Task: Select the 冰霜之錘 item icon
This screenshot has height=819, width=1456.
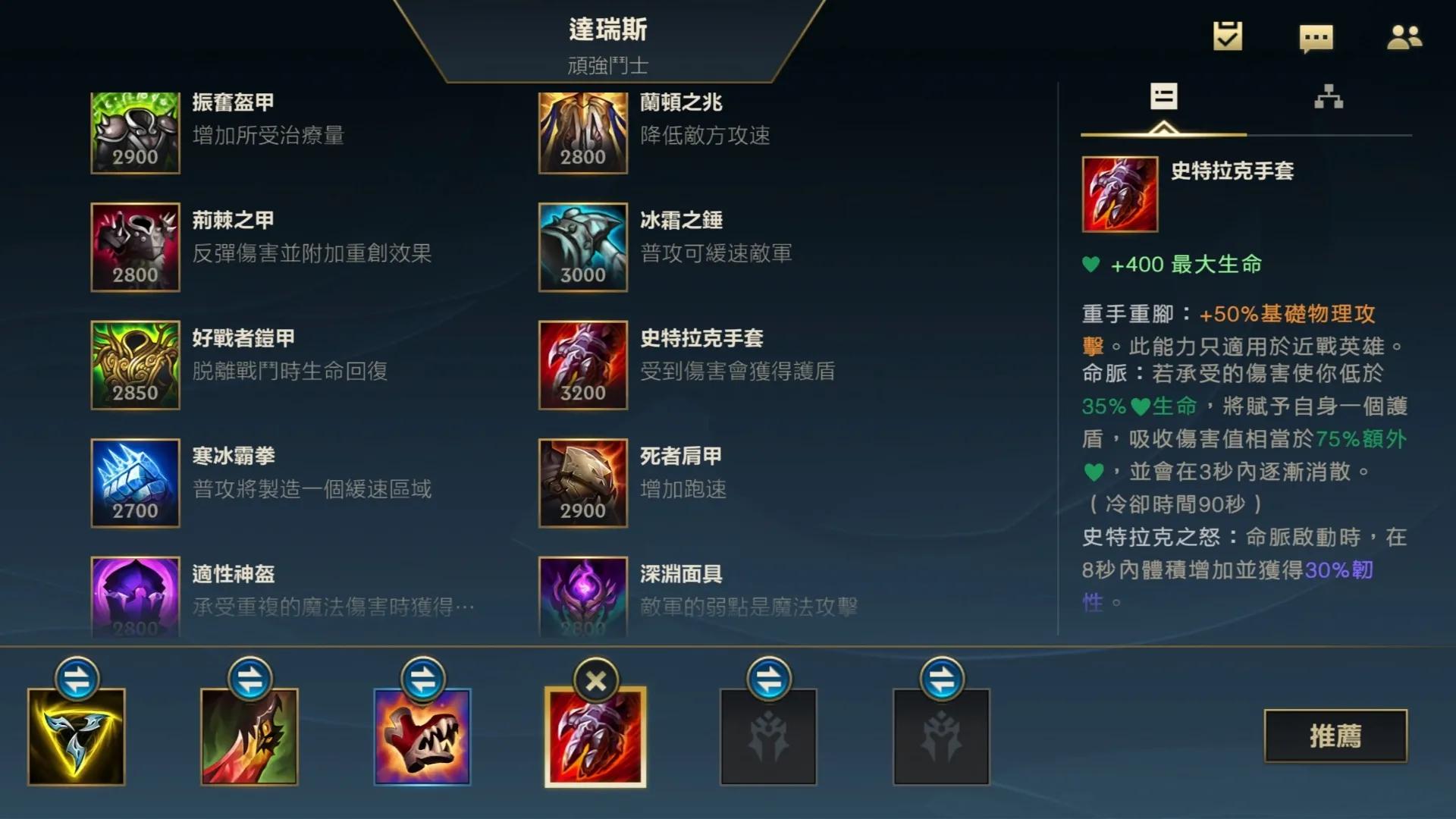Action: [x=582, y=248]
